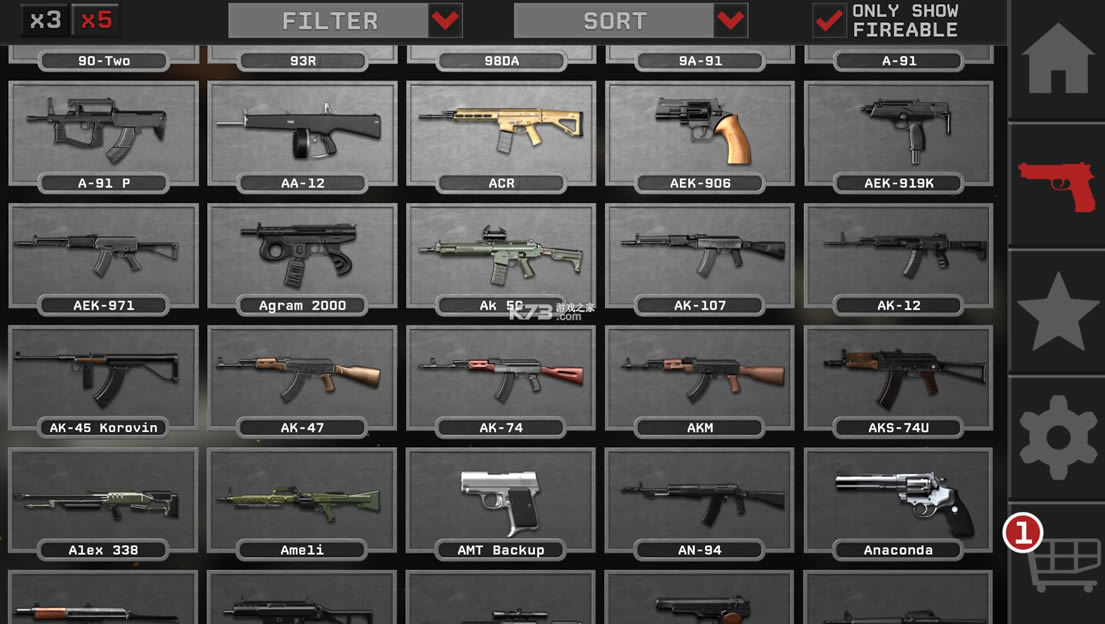Select the Anaconda revolver tile

898,502
